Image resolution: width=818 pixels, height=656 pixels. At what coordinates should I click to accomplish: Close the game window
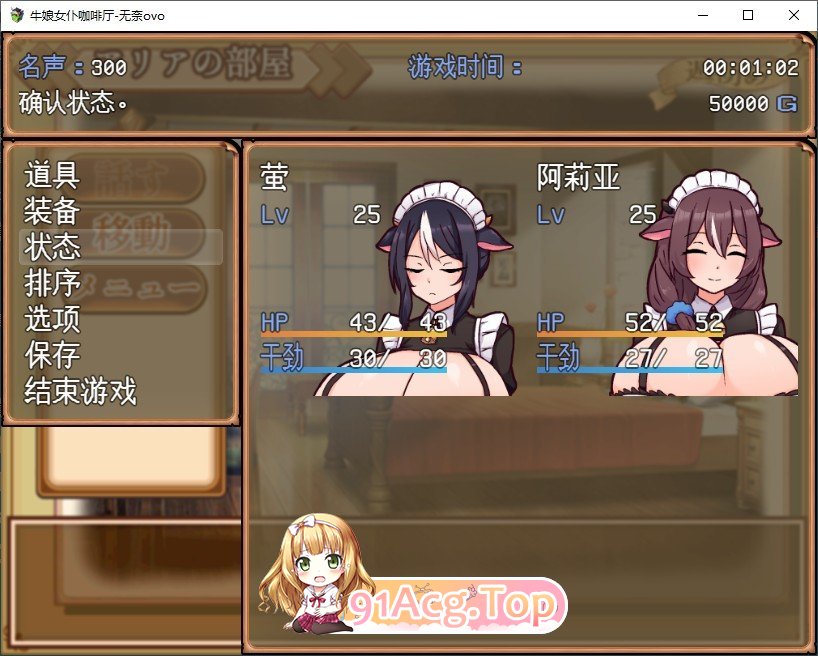click(794, 15)
